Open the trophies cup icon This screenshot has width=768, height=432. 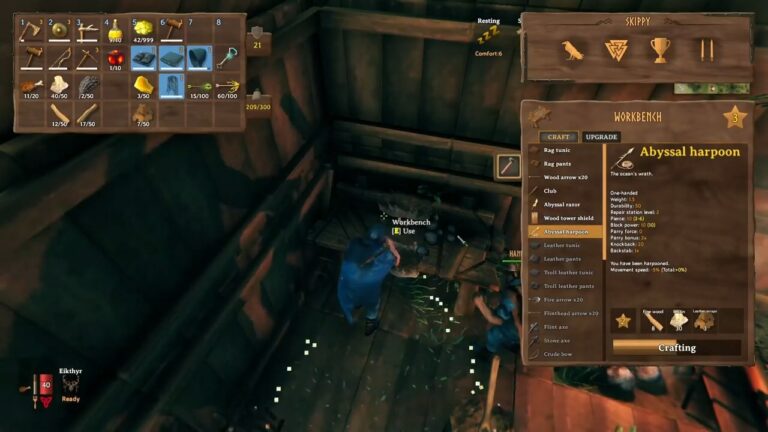pyautogui.click(x=660, y=50)
